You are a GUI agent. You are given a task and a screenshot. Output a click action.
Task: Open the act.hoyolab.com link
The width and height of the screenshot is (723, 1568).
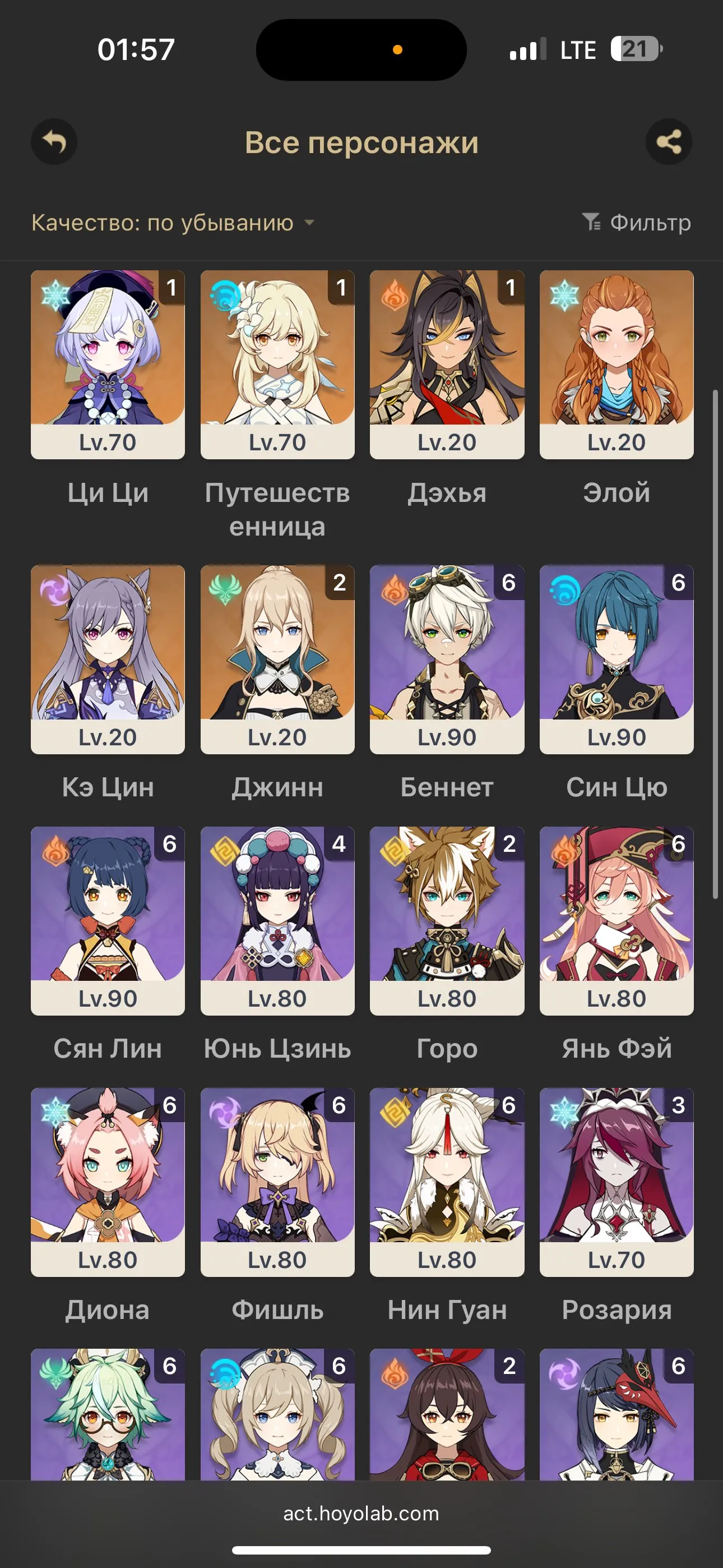[361, 1514]
